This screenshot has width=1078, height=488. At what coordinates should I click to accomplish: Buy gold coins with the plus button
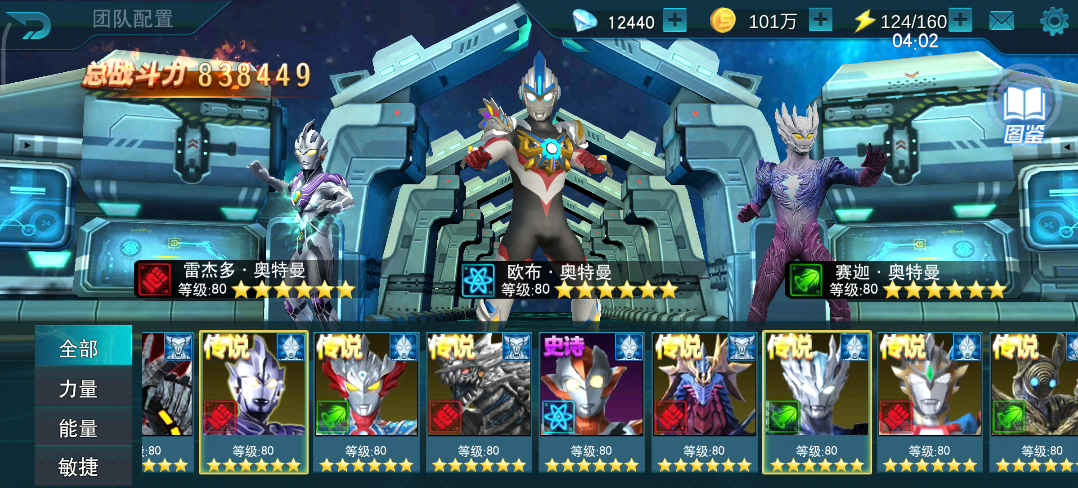pyautogui.click(x=820, y=20)
